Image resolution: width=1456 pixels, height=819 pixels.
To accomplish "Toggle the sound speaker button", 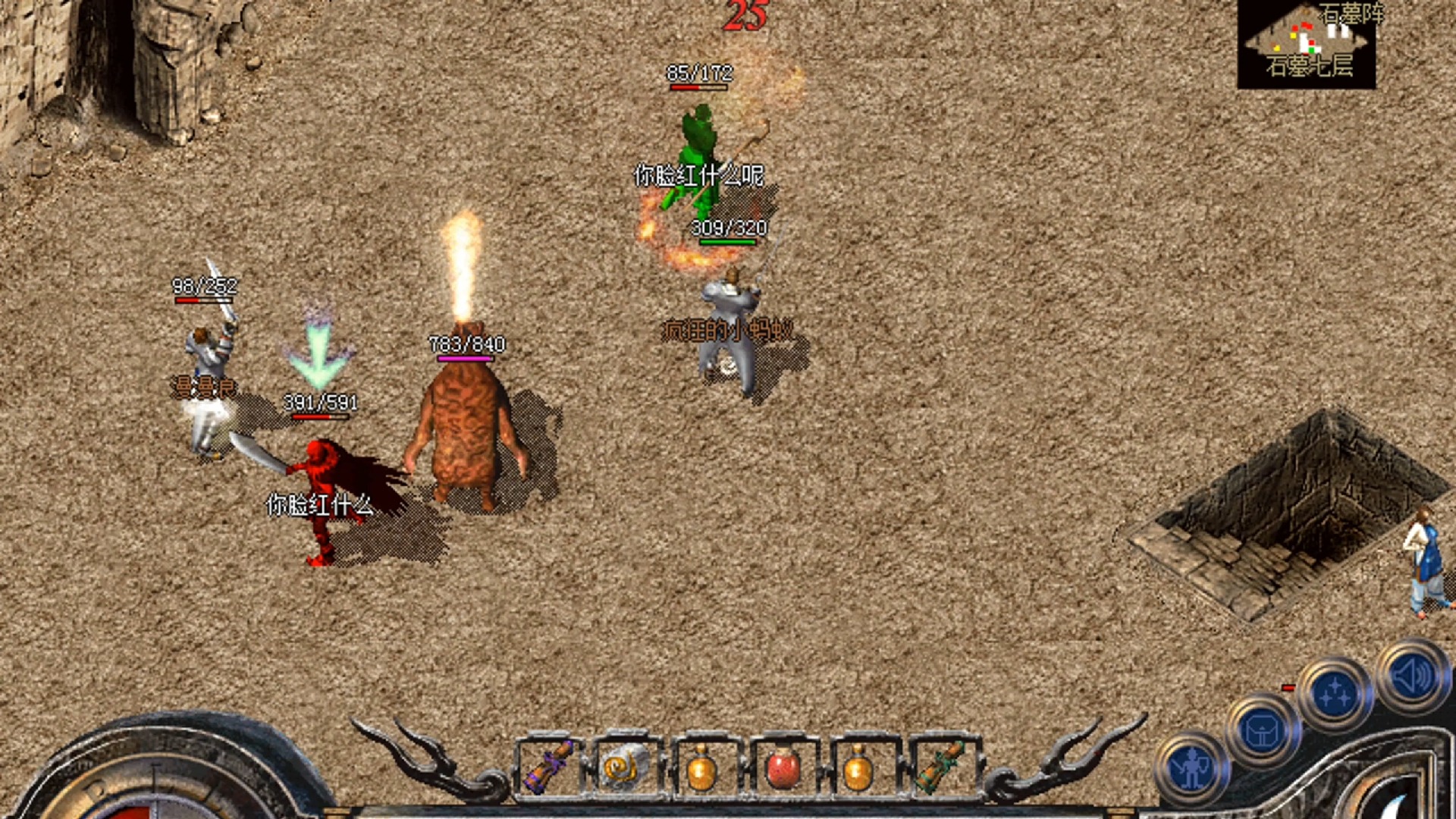I will [1412, 675].
